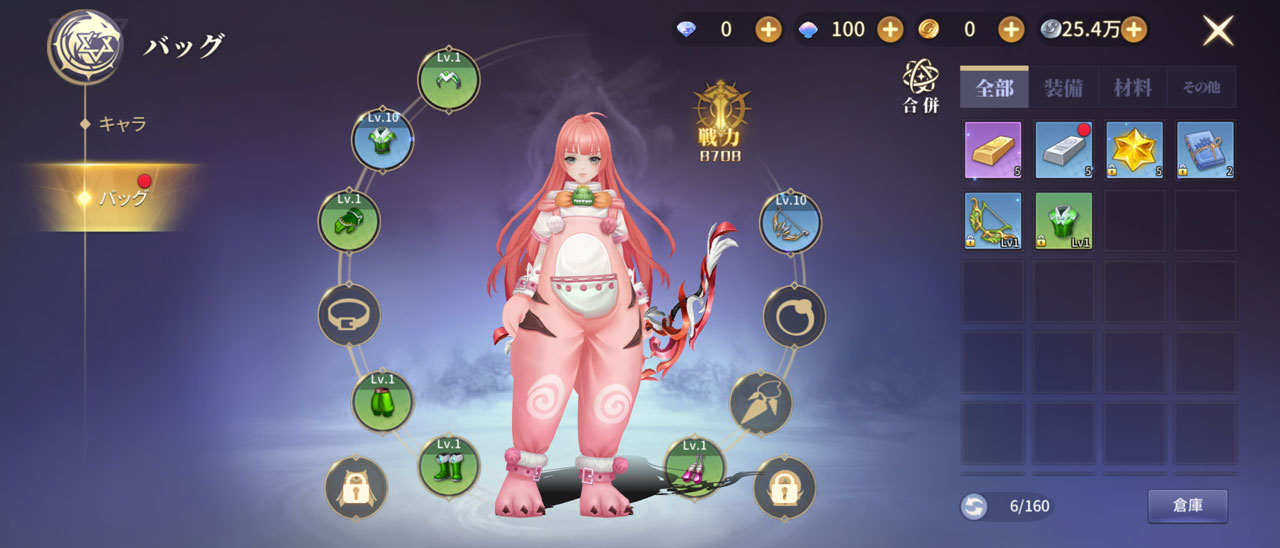1280x548 pixels.
Task: Open the empty ring equipment slot
Action: point(794,317)
